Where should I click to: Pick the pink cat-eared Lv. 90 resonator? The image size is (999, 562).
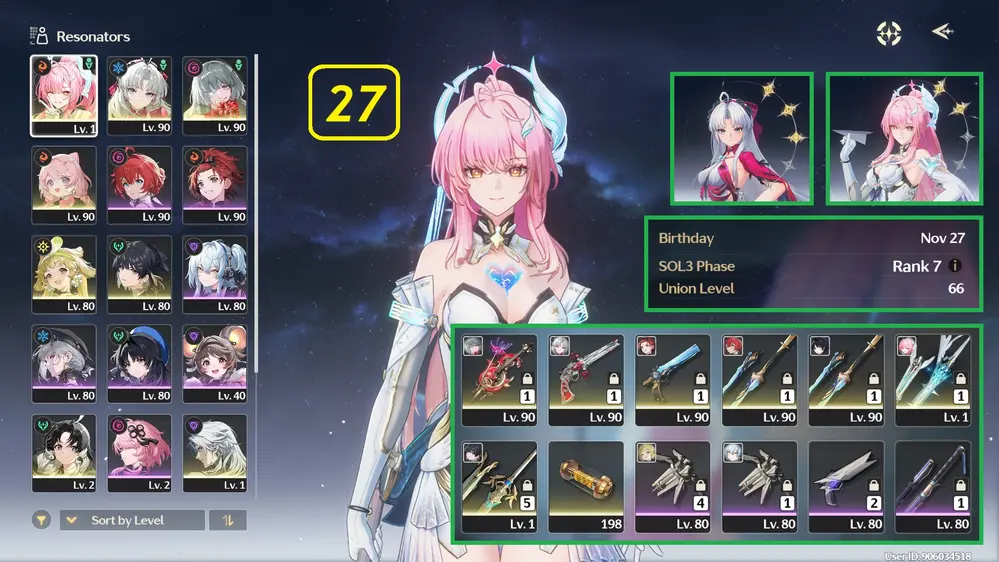pyautogui.click(x=64, y=184)
